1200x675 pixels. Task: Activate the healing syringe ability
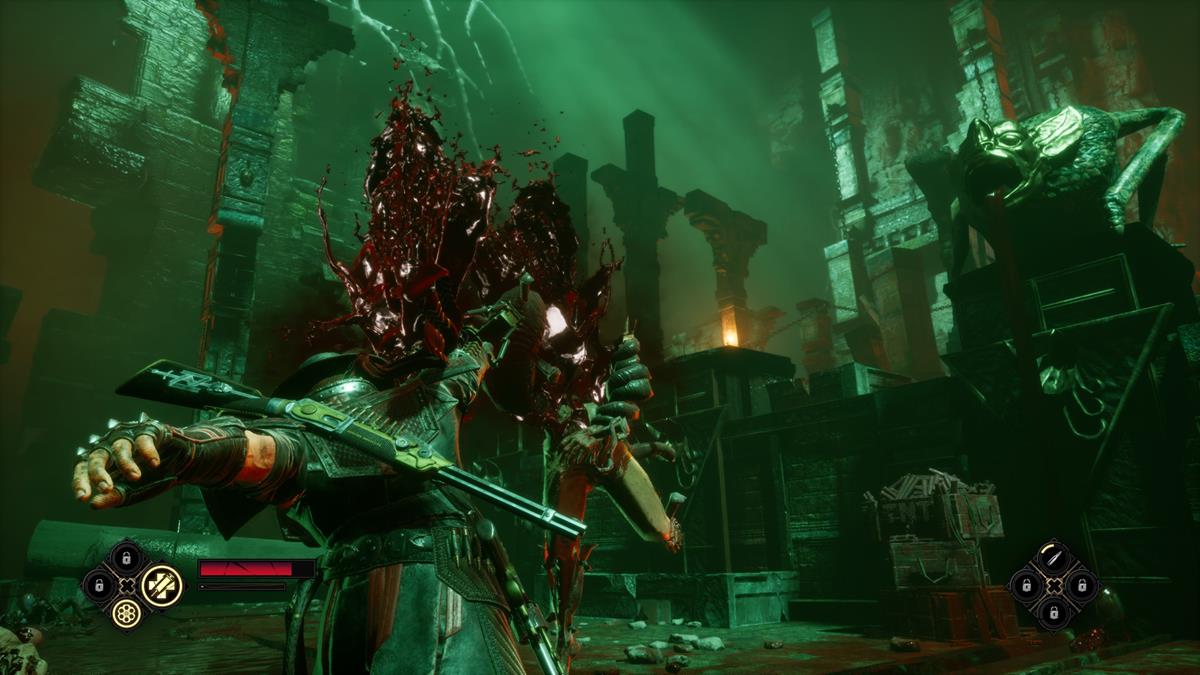pyautogui.click(x=162, y=585)
